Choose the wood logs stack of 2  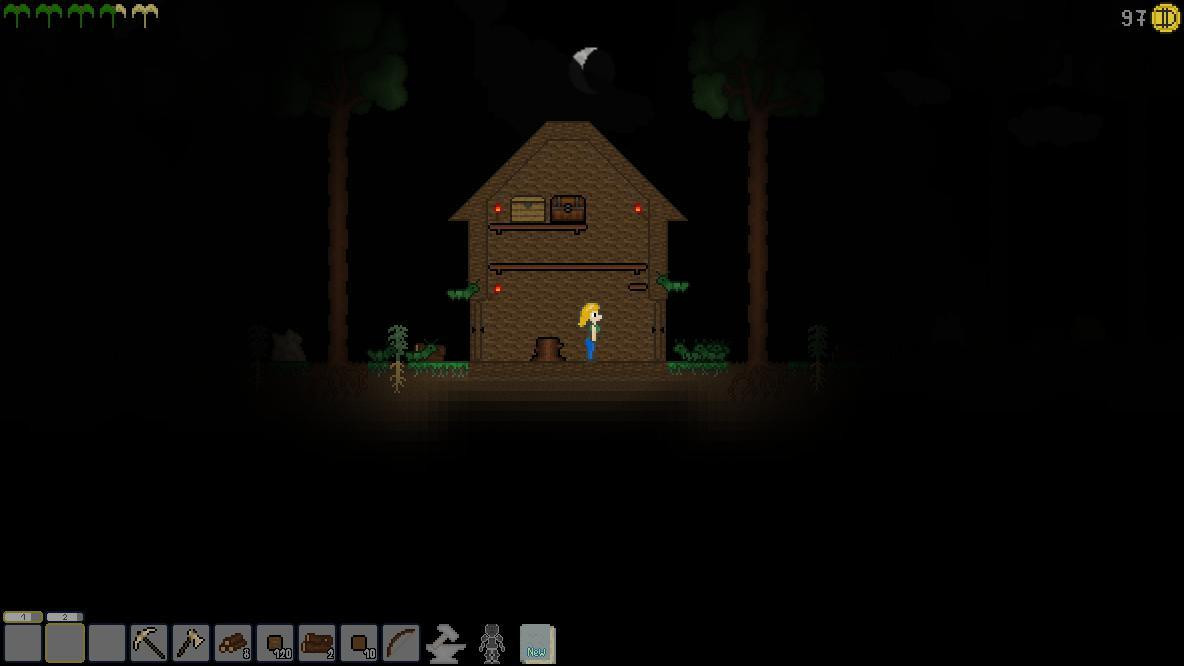(x=317, y=643)
